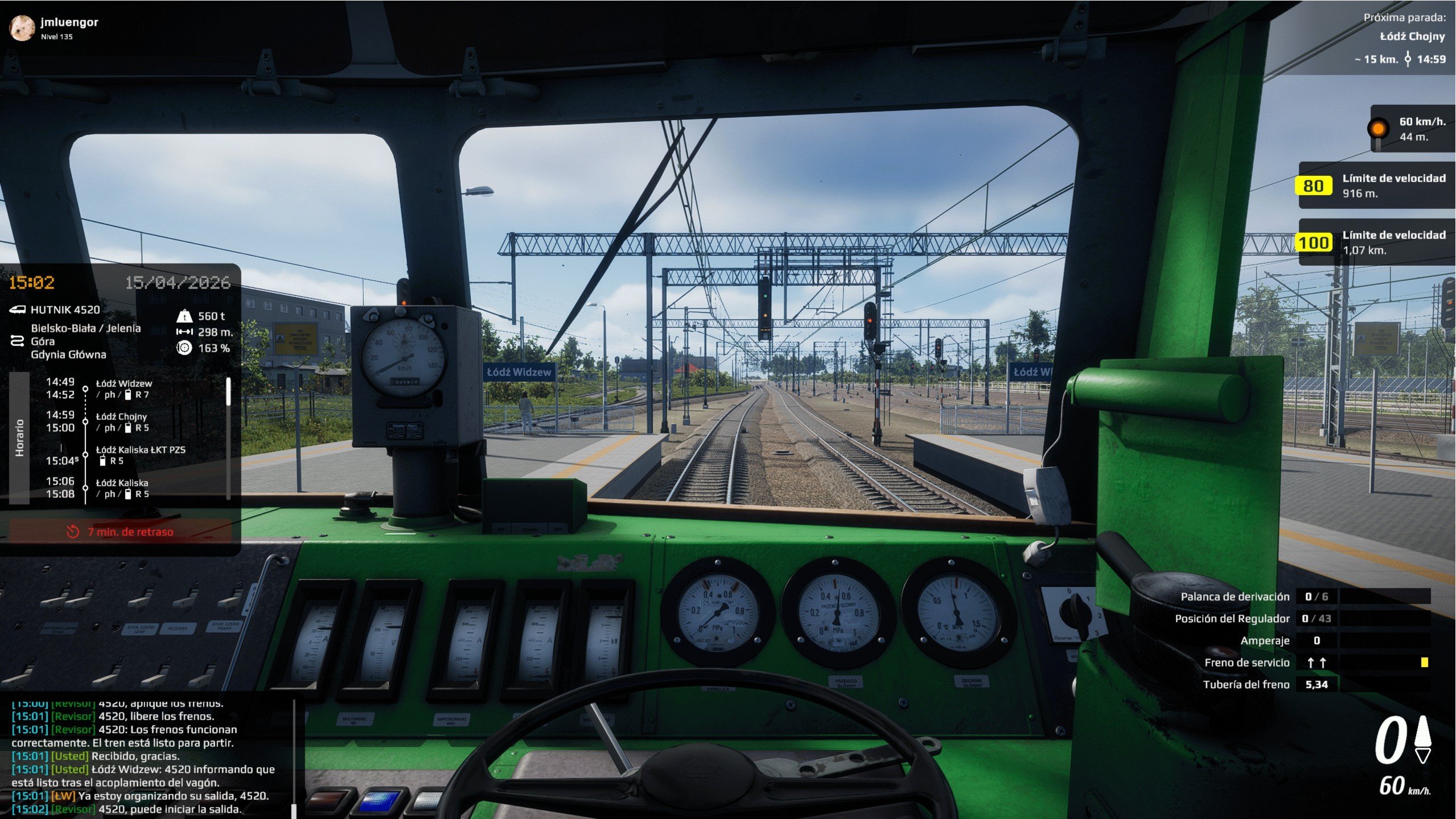Open jmluengor's player avatar

pos(22,28)
